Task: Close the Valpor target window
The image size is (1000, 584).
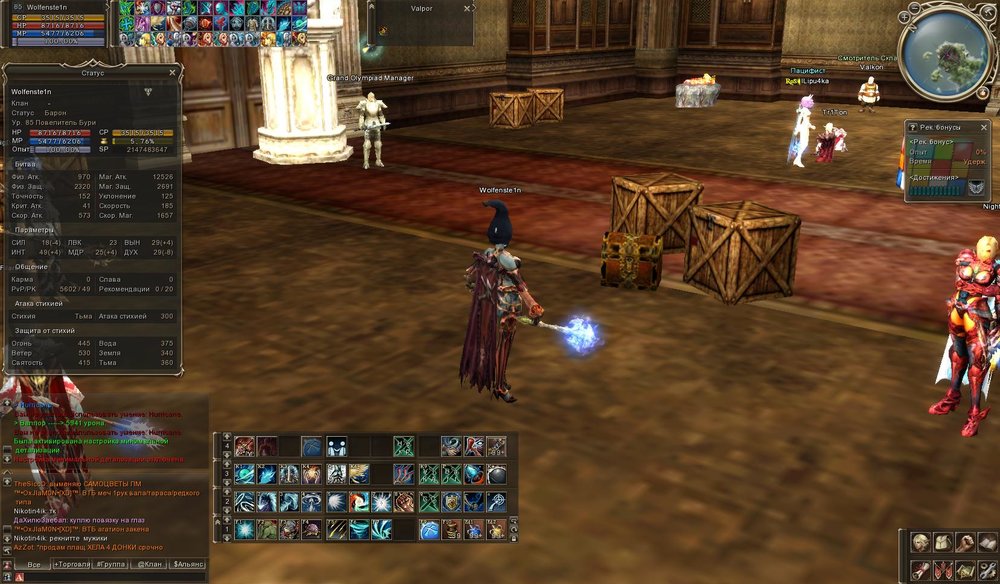Action: coord(467,9)
